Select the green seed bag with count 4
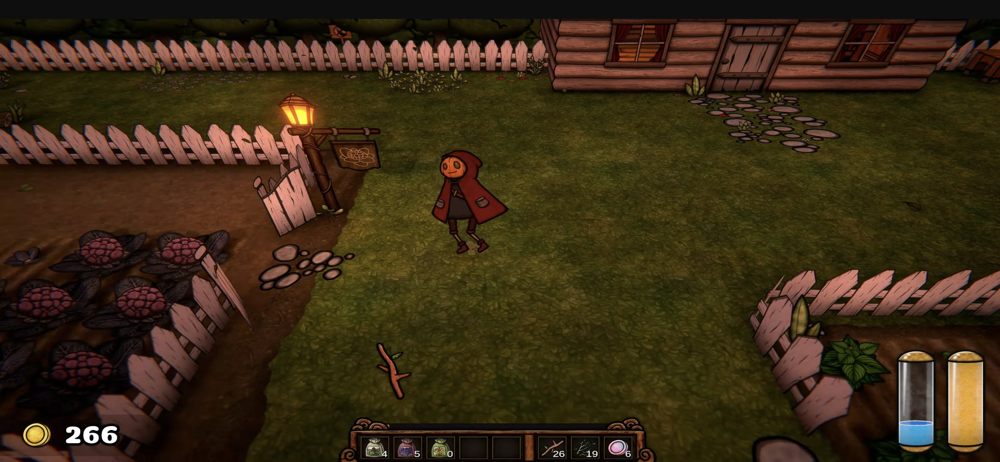Screen dimensions: 1000x462 [375, 448]
